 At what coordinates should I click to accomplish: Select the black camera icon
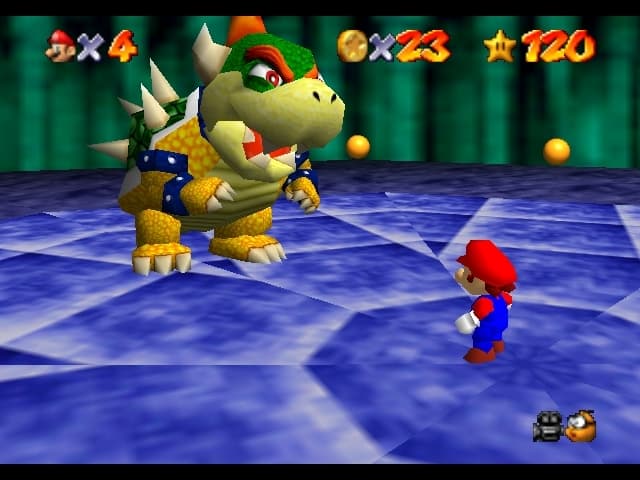(548, 428)
